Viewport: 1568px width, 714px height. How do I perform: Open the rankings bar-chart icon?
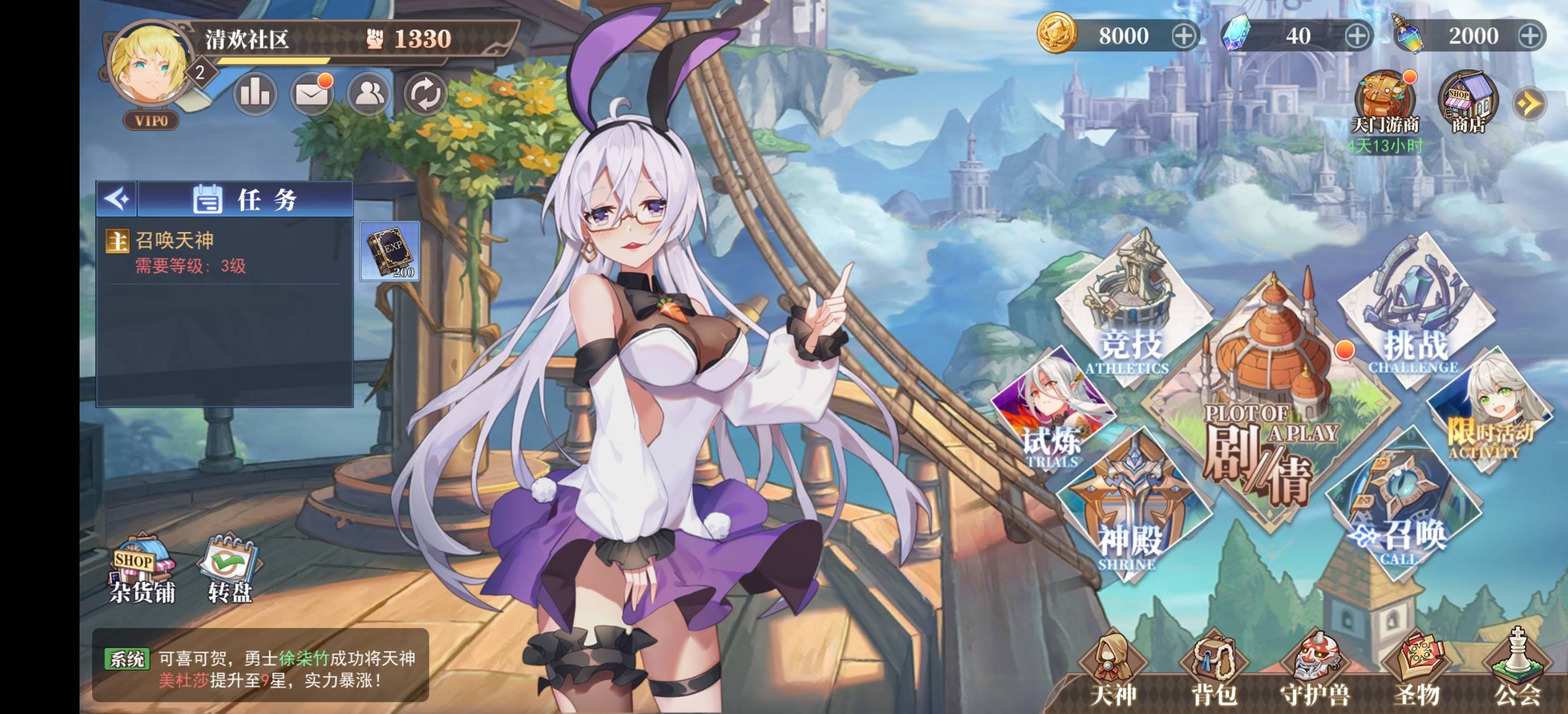click(255, 94)
